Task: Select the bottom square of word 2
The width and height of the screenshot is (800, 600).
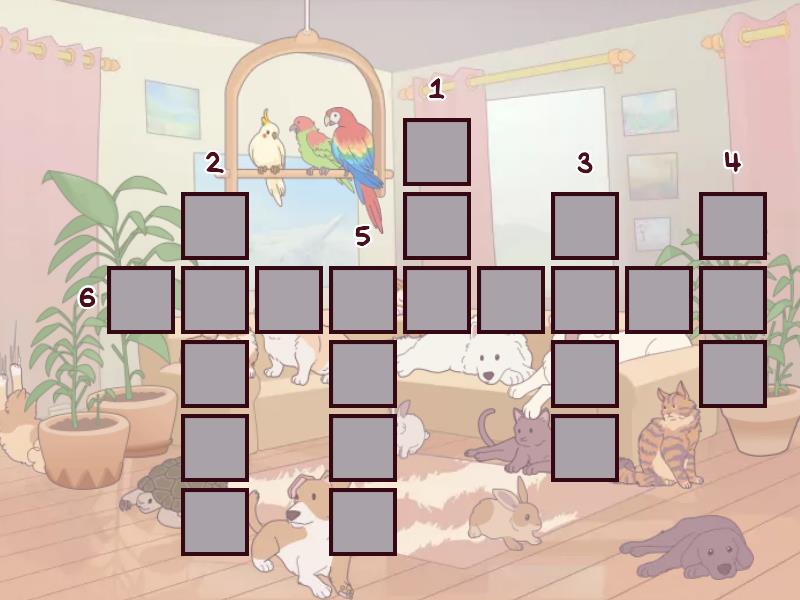Action: point(215,522)
